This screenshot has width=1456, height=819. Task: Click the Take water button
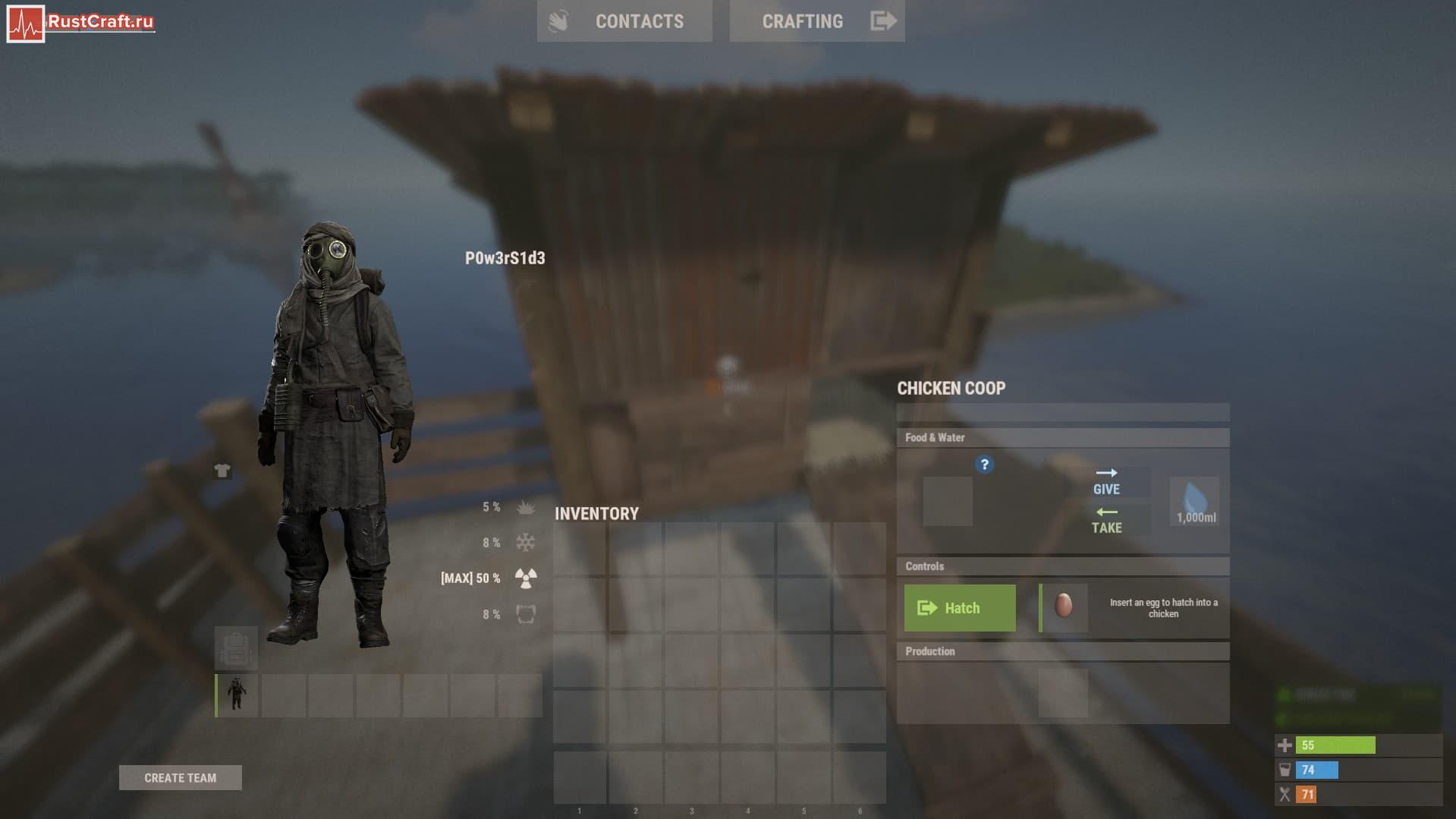pos(1106,521)
